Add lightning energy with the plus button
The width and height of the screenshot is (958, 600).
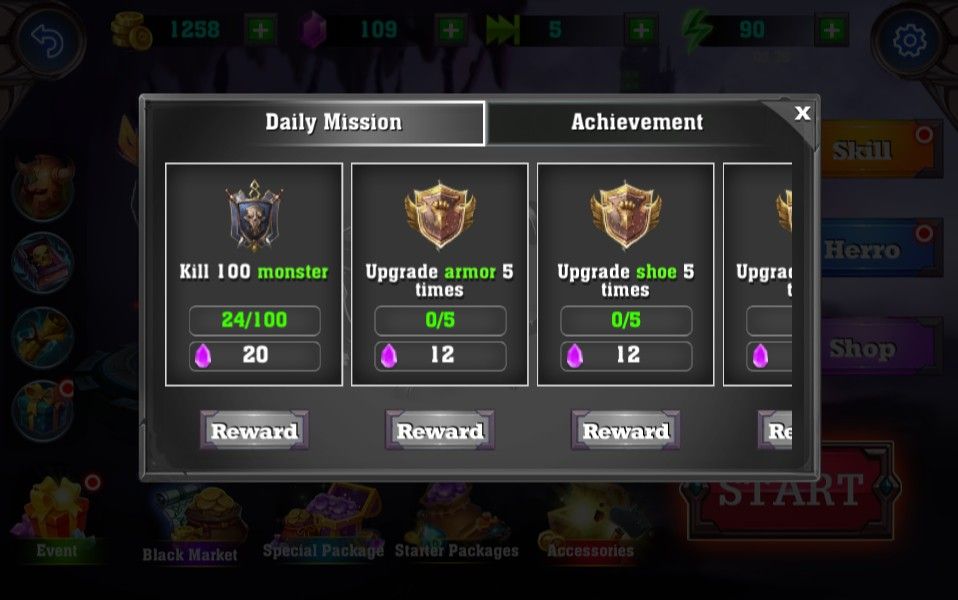tap(831, 30)
